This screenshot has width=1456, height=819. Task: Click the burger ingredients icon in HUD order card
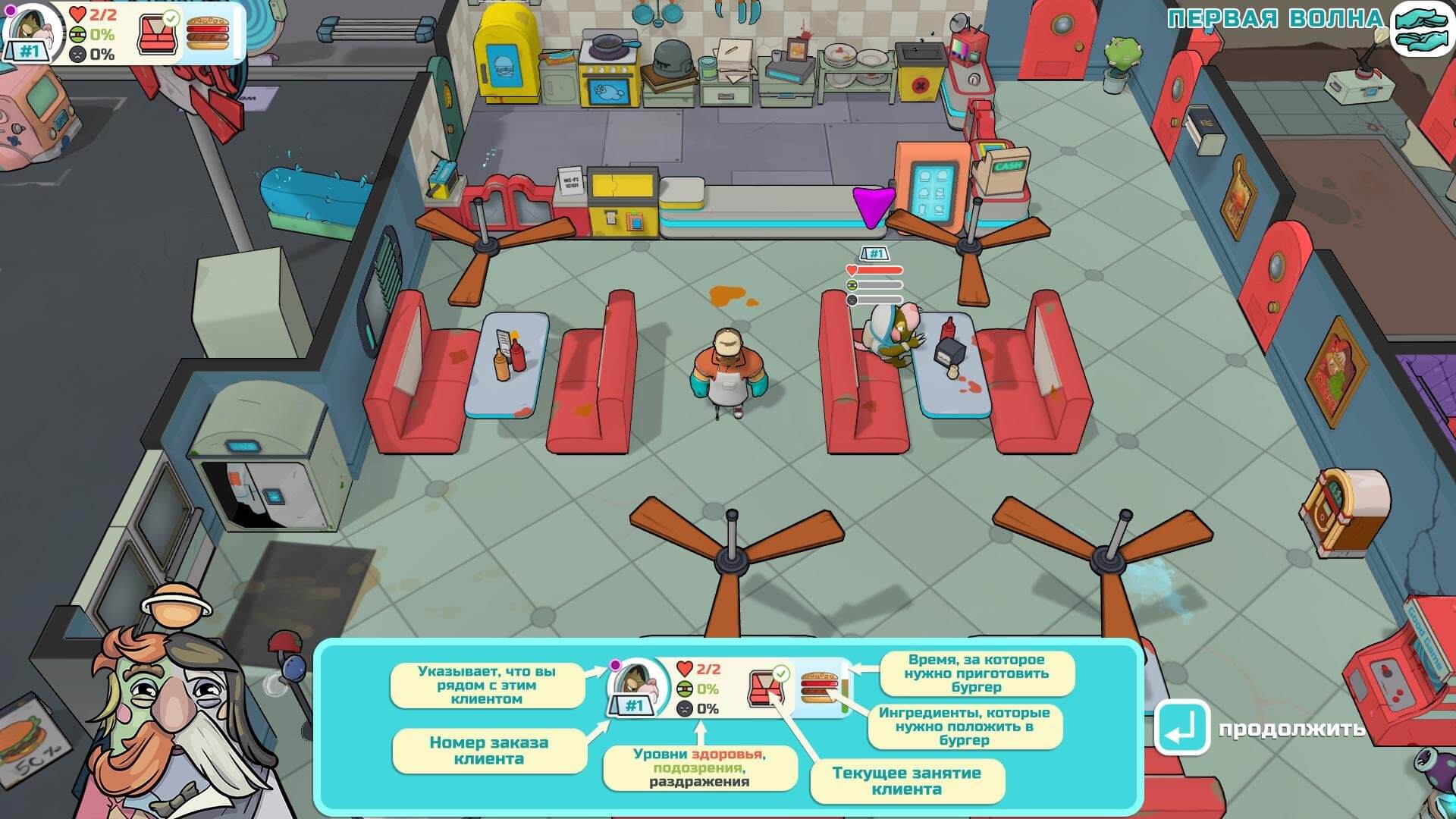coord(208,33)
